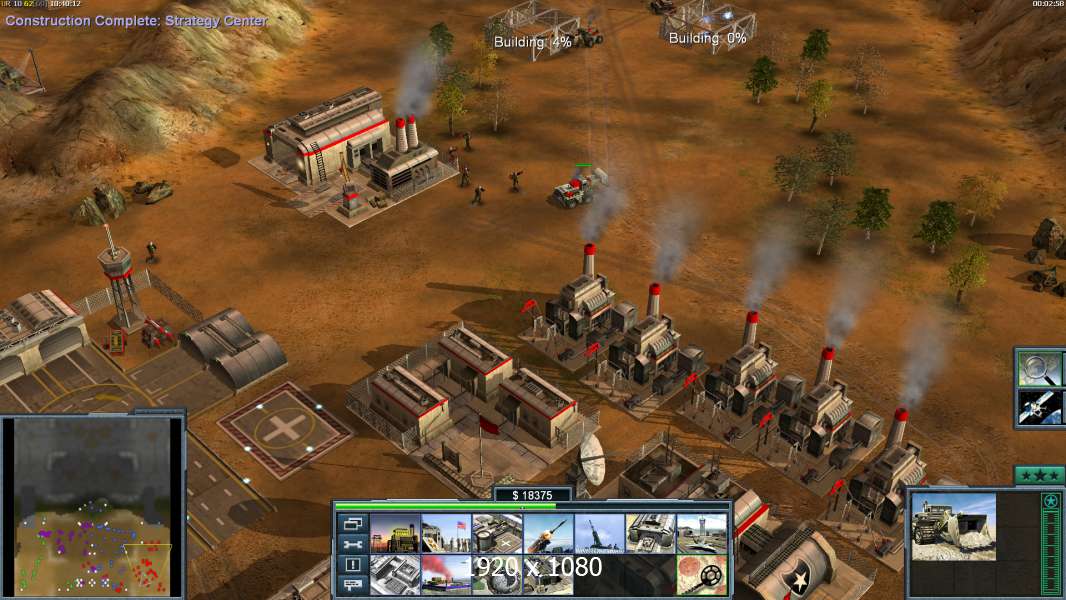Screen dimensions: 1066x600
Task: Open the three-star General's Promotions button
Action: coord(1039,476)
